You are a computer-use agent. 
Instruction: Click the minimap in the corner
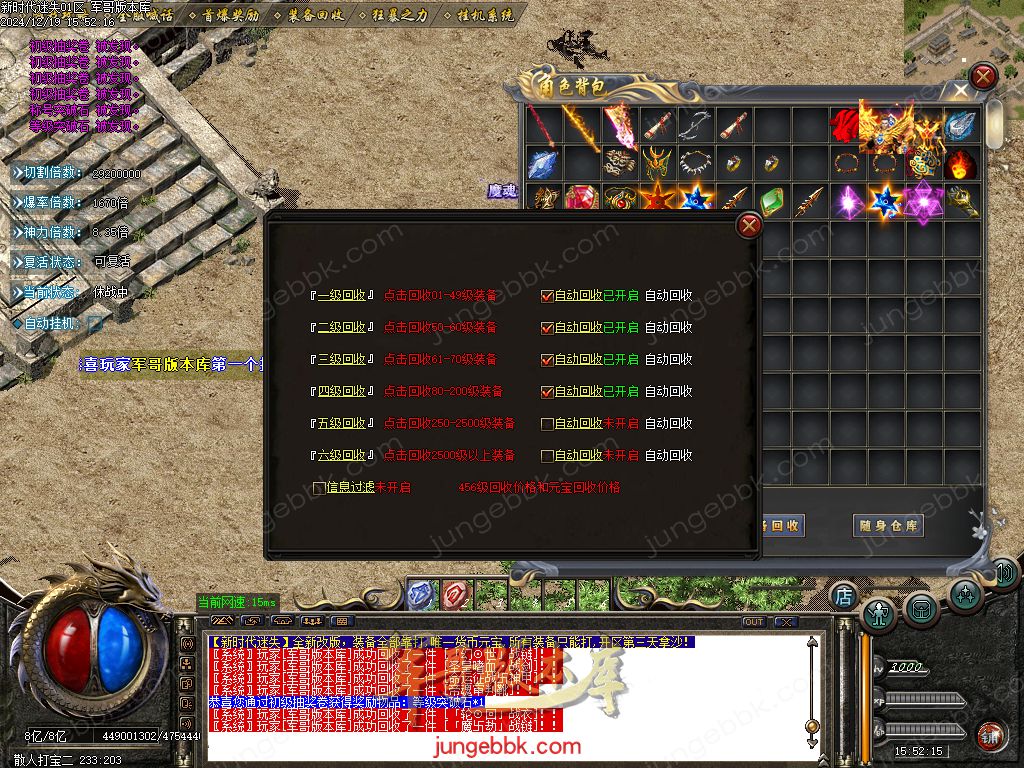[x=964, y=30]
